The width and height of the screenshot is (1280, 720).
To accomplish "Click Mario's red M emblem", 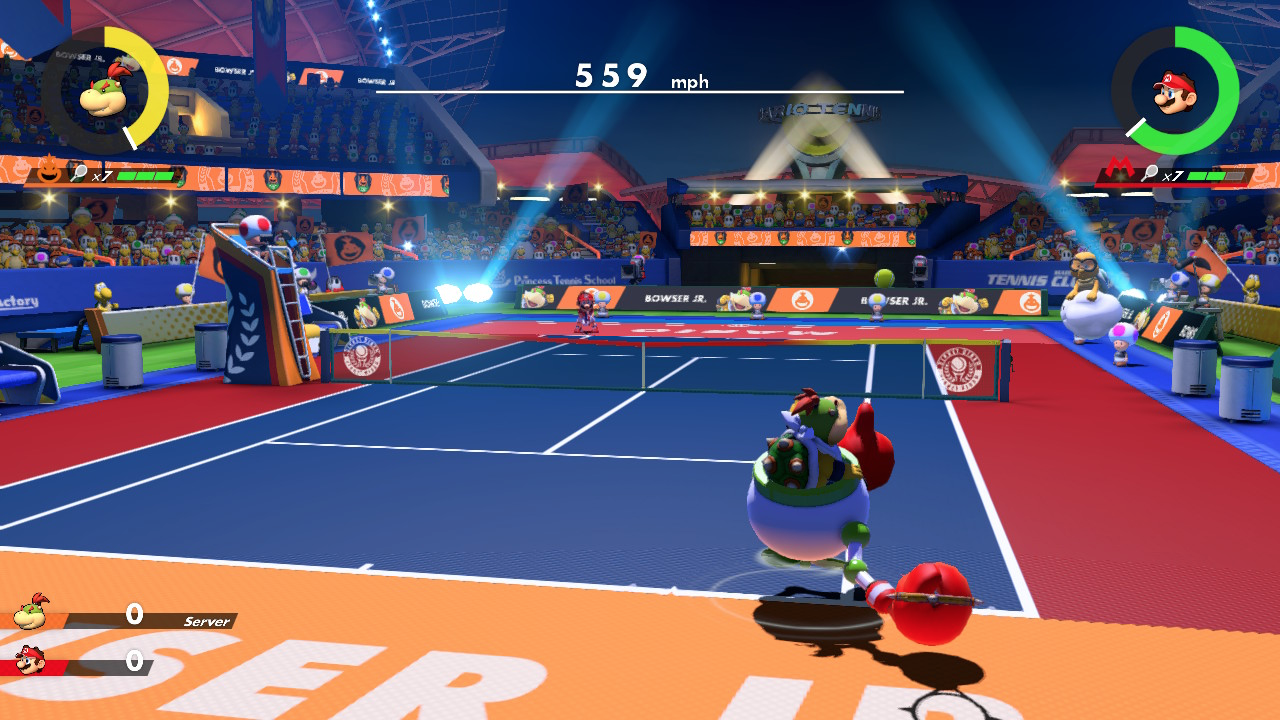I will pos(1118,167).
